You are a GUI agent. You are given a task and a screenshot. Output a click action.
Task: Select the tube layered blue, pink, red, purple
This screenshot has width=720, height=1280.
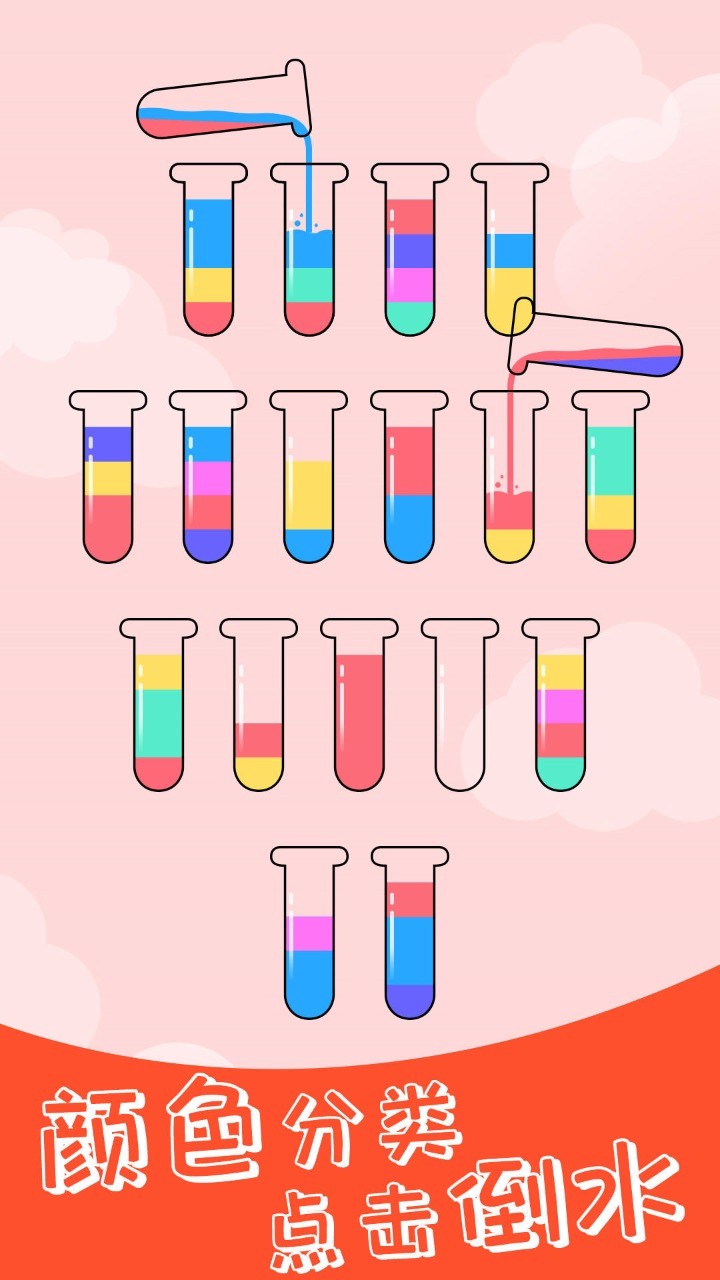coord(208,485)
